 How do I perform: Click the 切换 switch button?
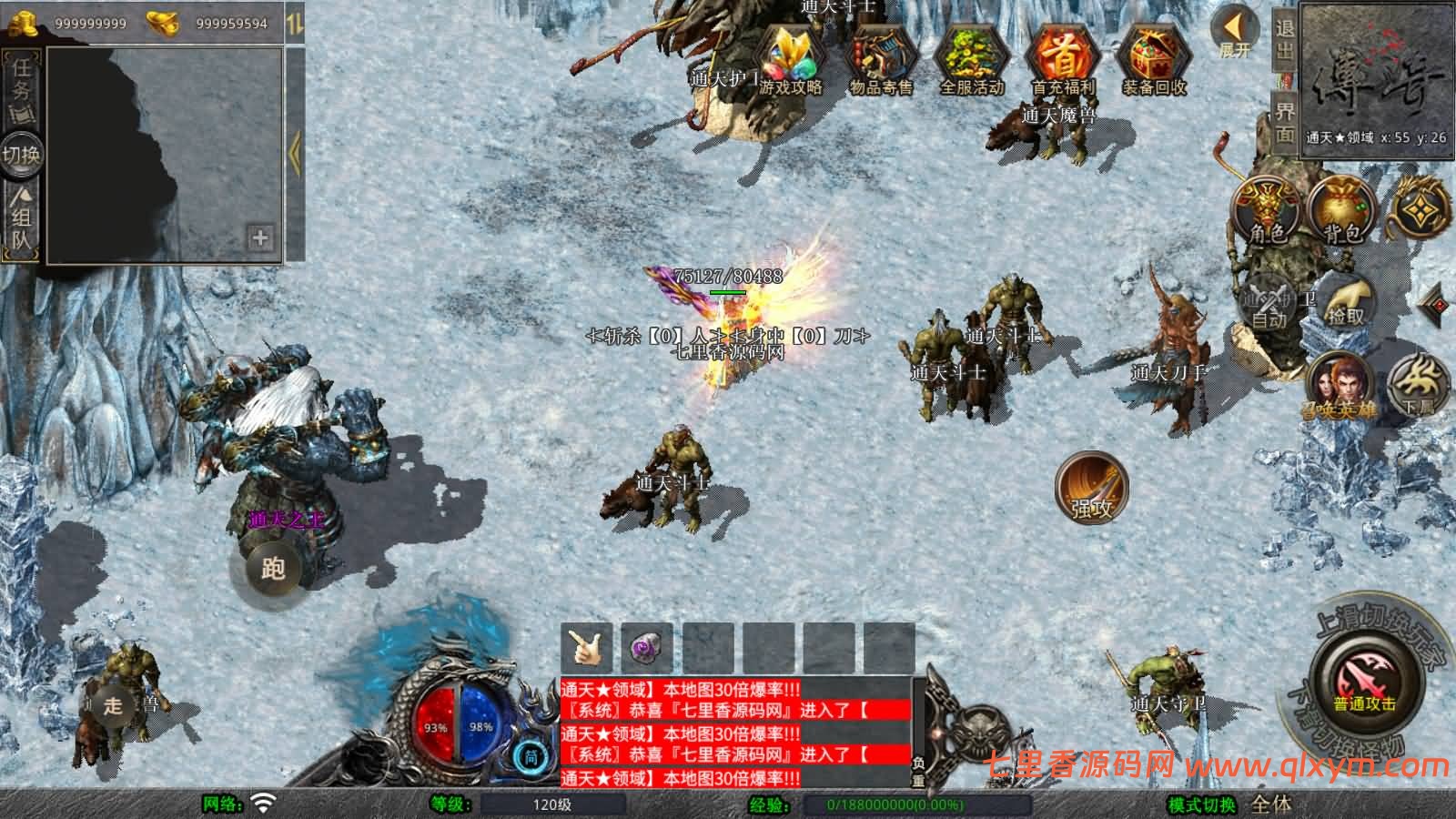21,154
